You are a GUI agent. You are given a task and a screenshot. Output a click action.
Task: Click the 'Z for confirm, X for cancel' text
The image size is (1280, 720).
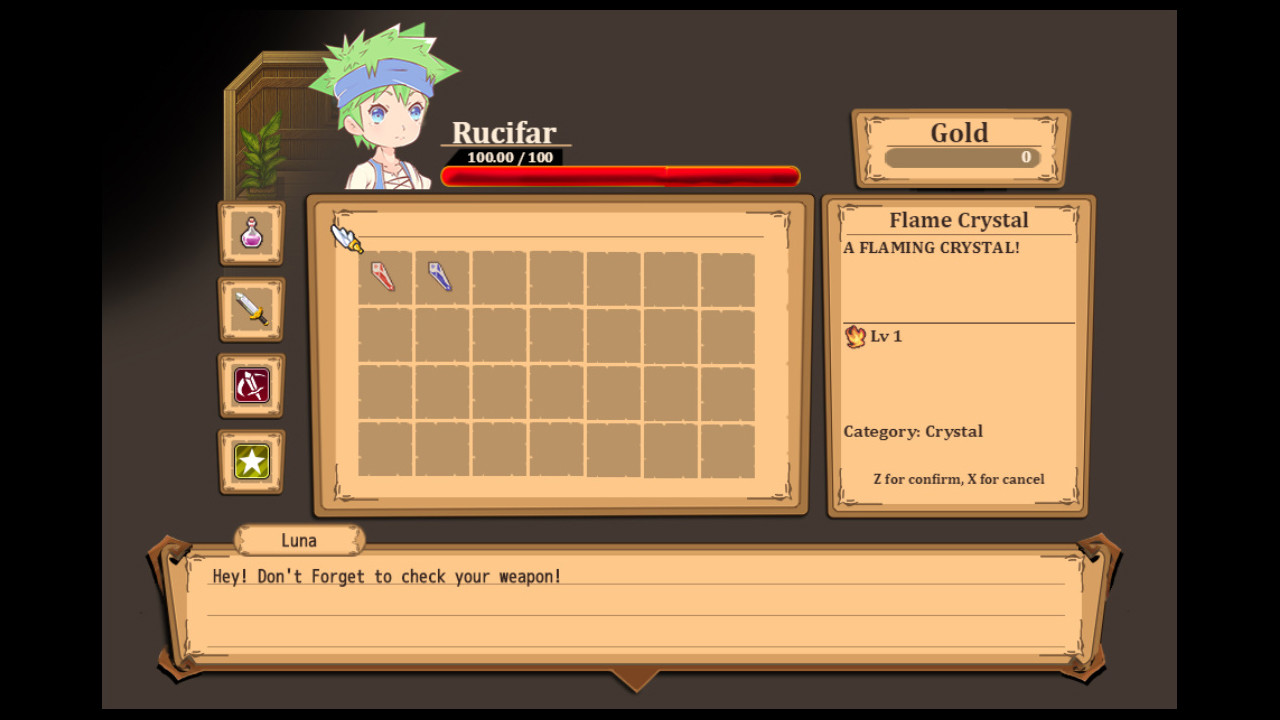957,479
